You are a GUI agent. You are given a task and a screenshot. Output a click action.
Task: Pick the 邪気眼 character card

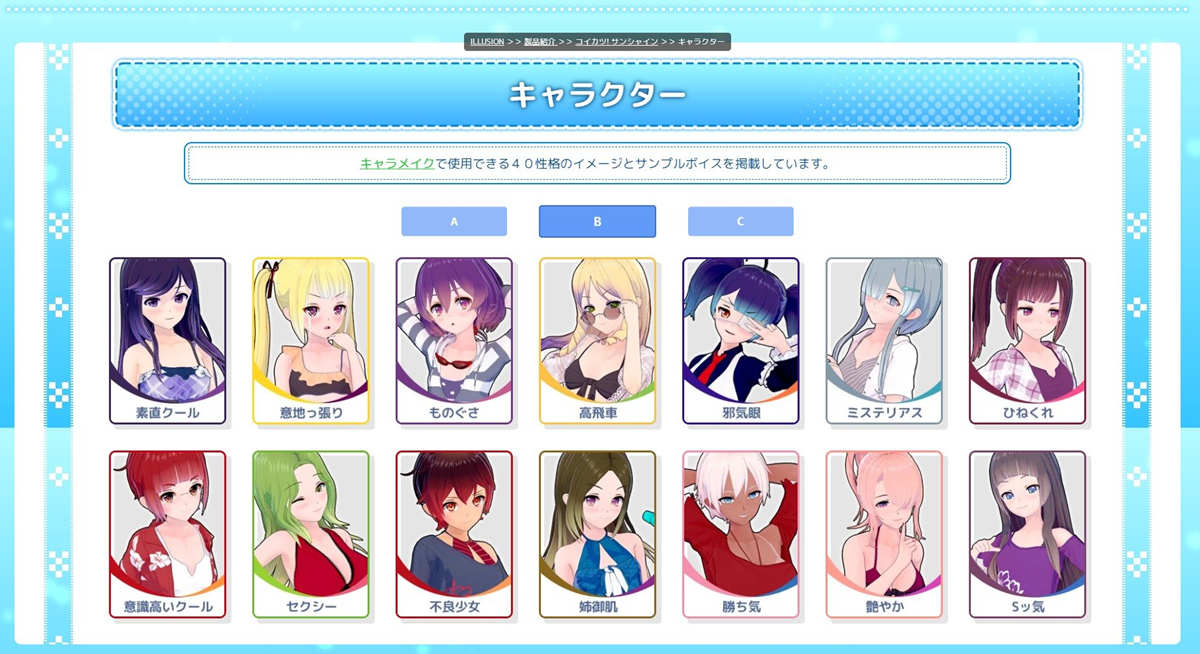click(741, 340)
